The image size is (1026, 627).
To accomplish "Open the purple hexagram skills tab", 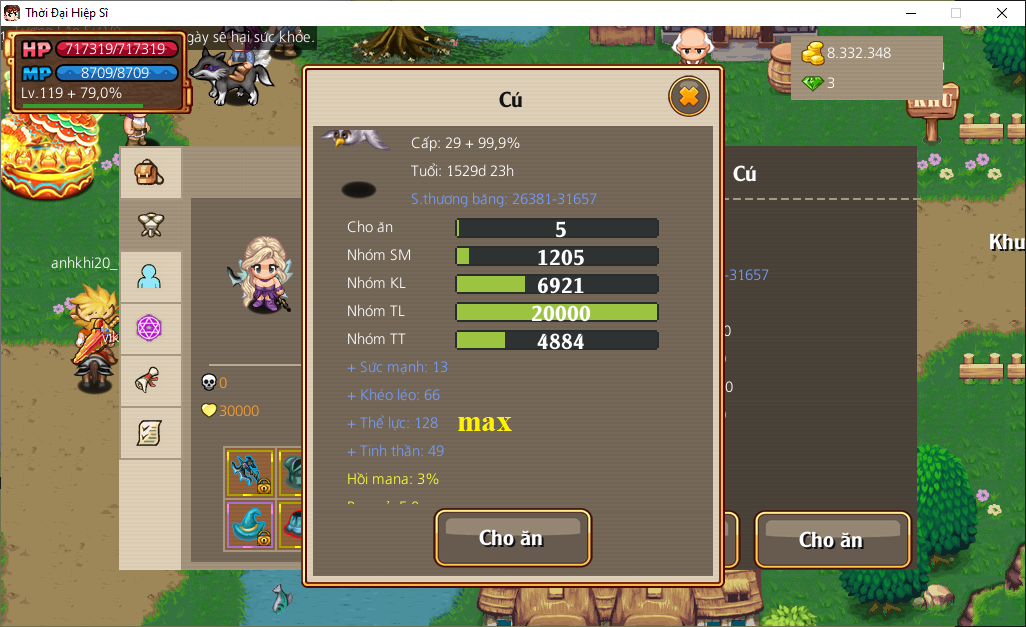I will tap(150, 329).
